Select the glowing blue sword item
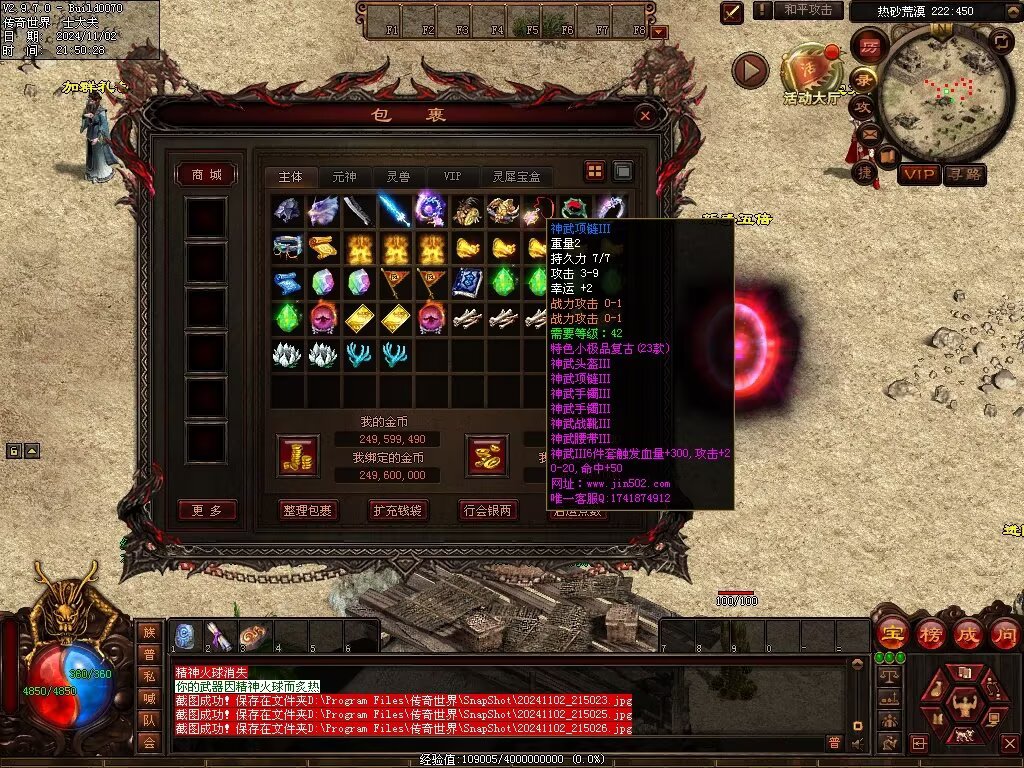The width and height of the screenshot is (1024, 768). click(x=393, y=210)
